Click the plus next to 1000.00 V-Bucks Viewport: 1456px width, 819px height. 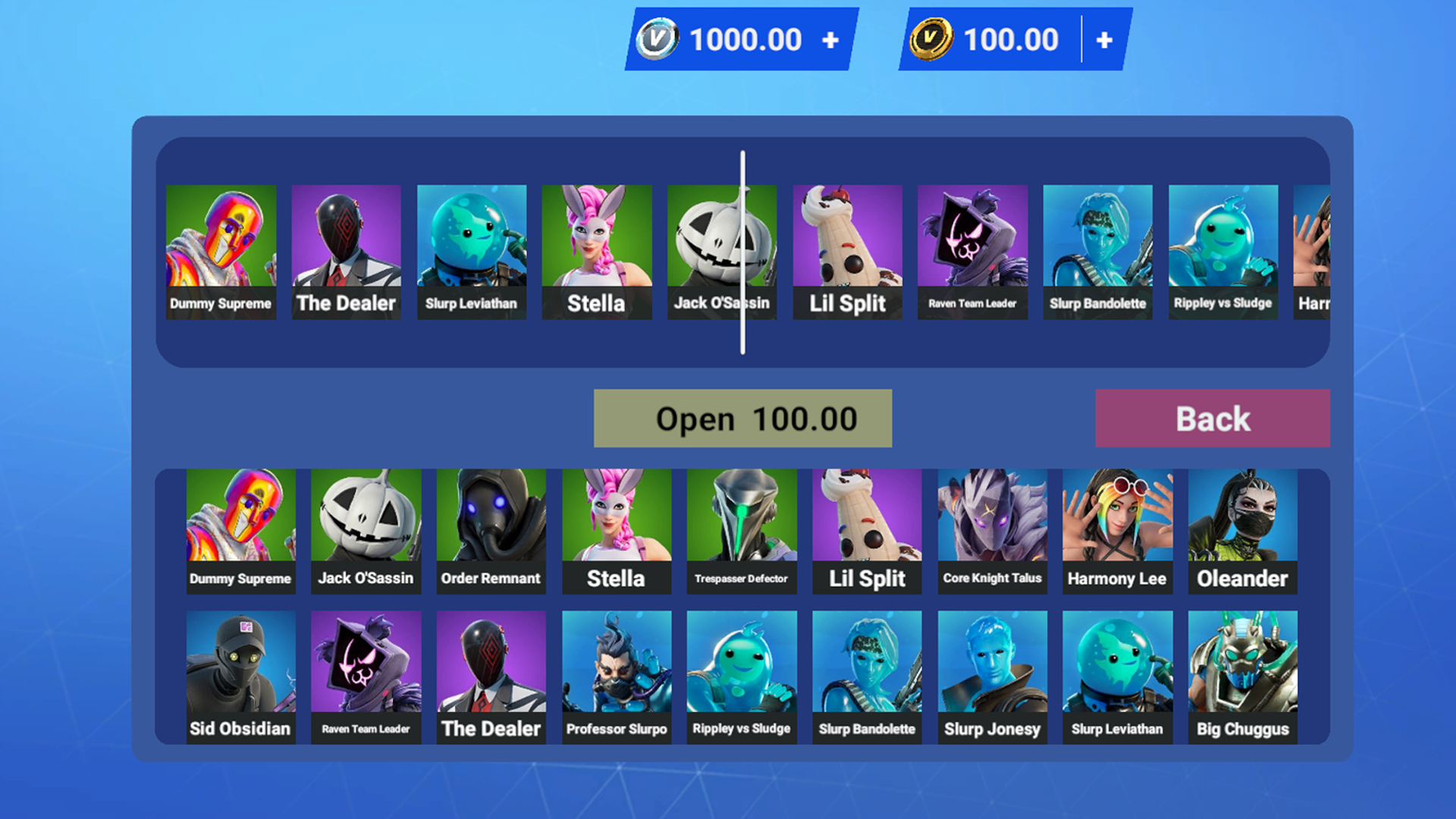click(826, 39)
